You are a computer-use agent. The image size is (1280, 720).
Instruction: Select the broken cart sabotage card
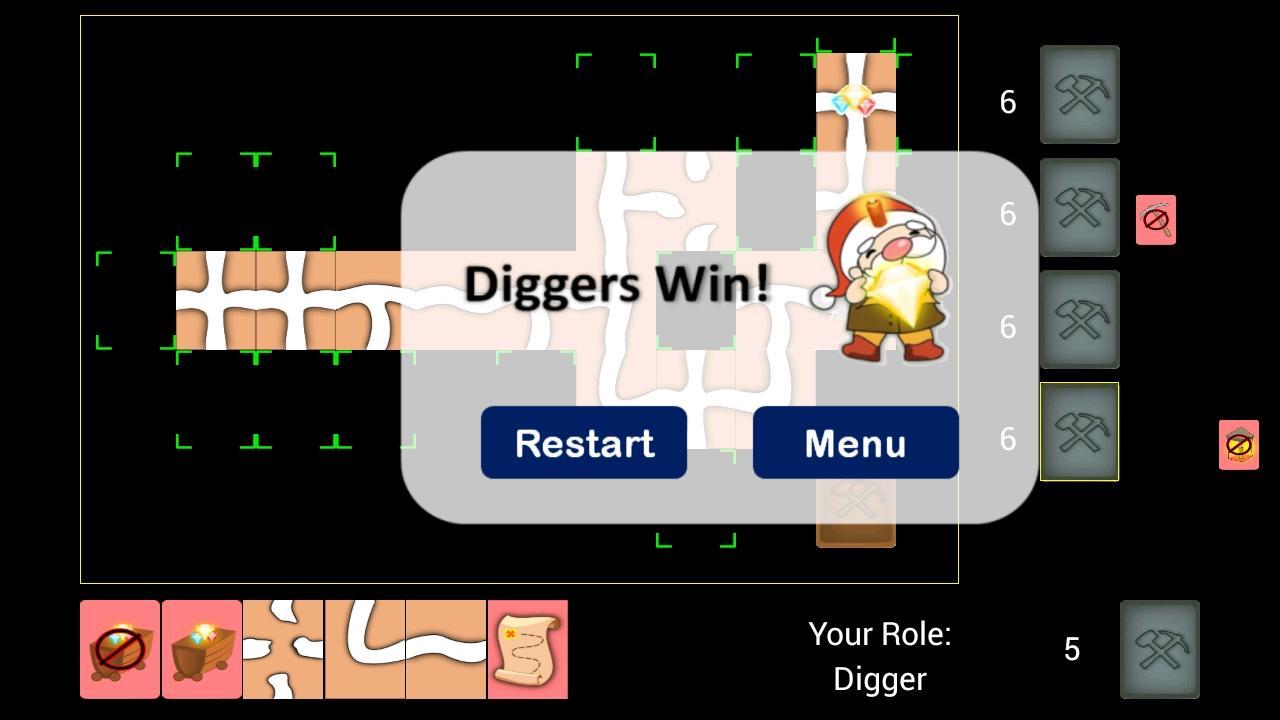(120, 649)
